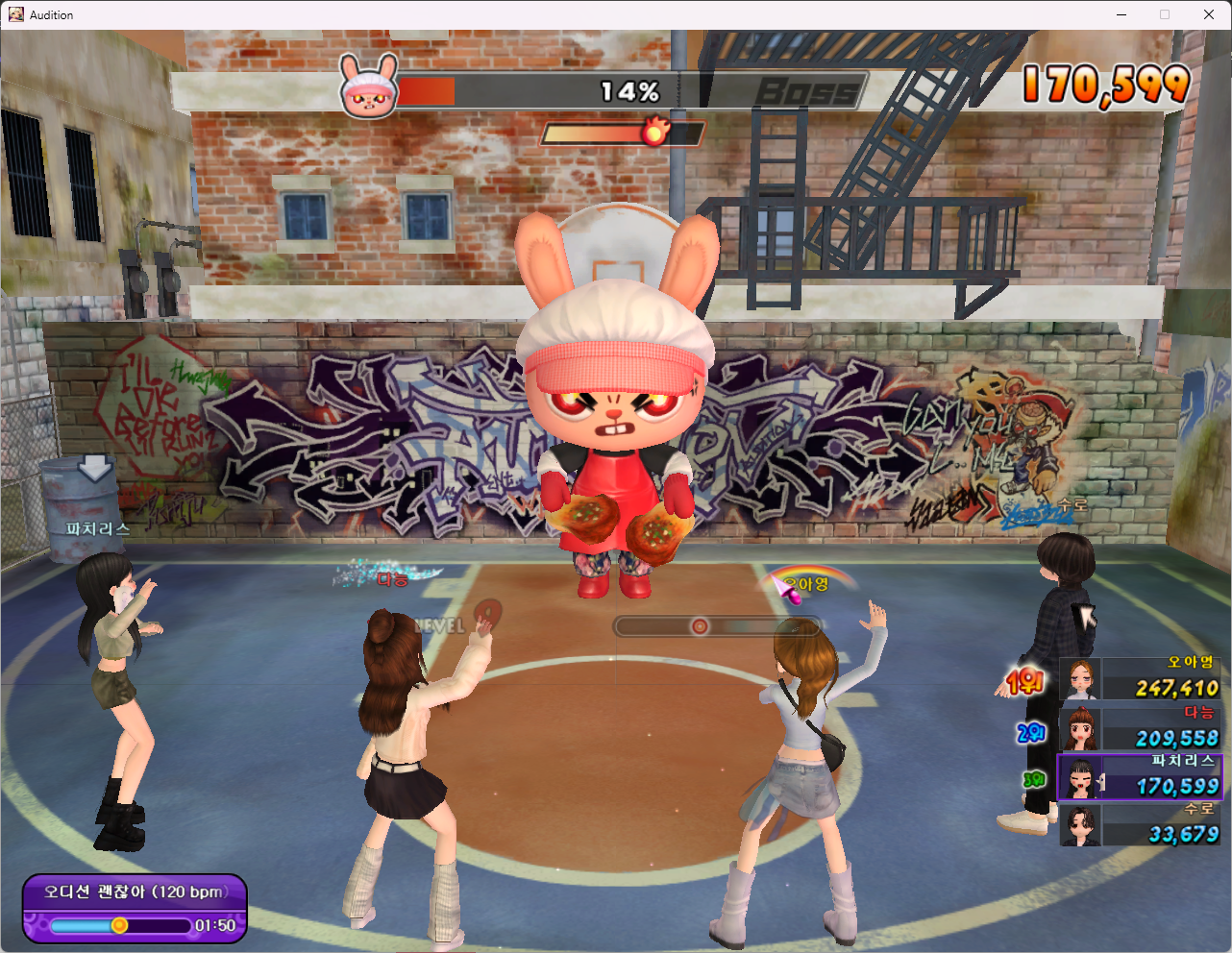Click 다능's row in the ranking list
The height and width of the screenshot is (953, 1232).
click(x=1140, y=728)
